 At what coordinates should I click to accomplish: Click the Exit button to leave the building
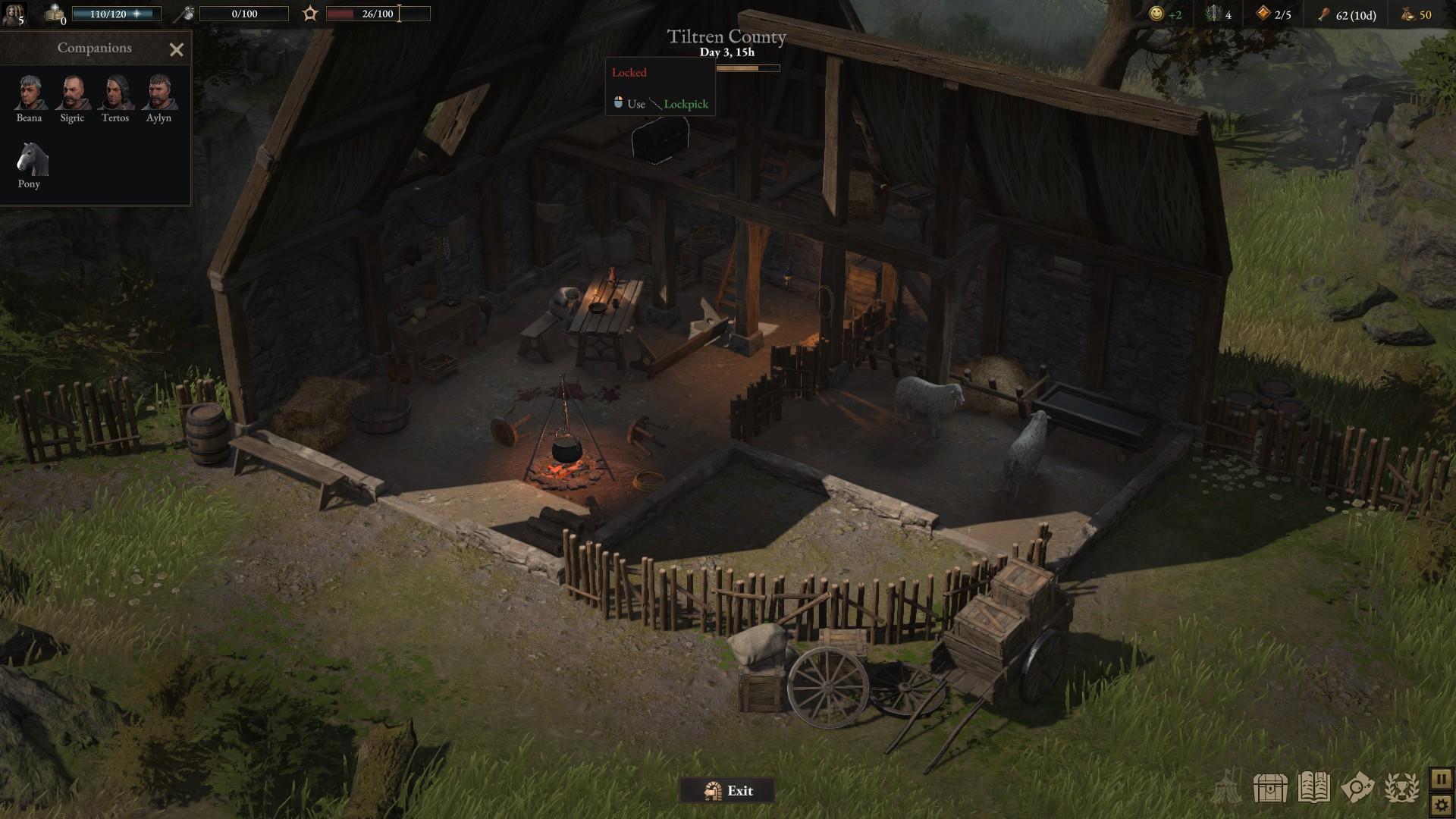point(727,791)
